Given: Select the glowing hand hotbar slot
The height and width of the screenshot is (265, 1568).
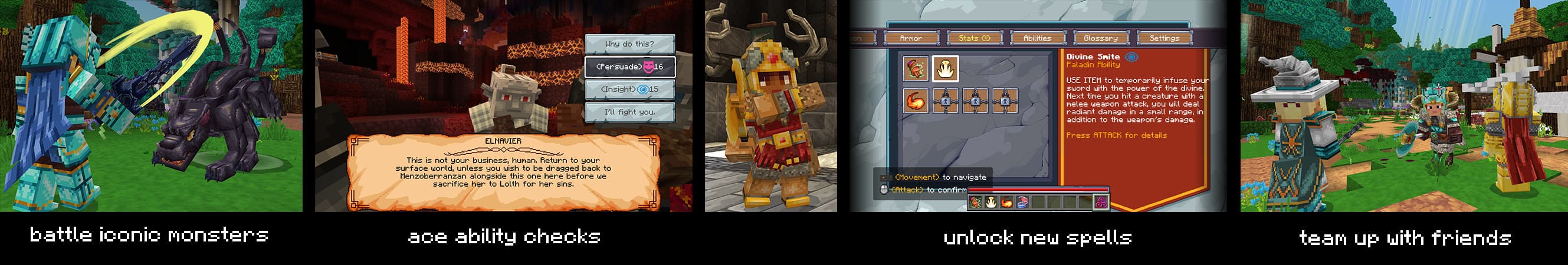Looking at the screenshot, I should 991,203.
